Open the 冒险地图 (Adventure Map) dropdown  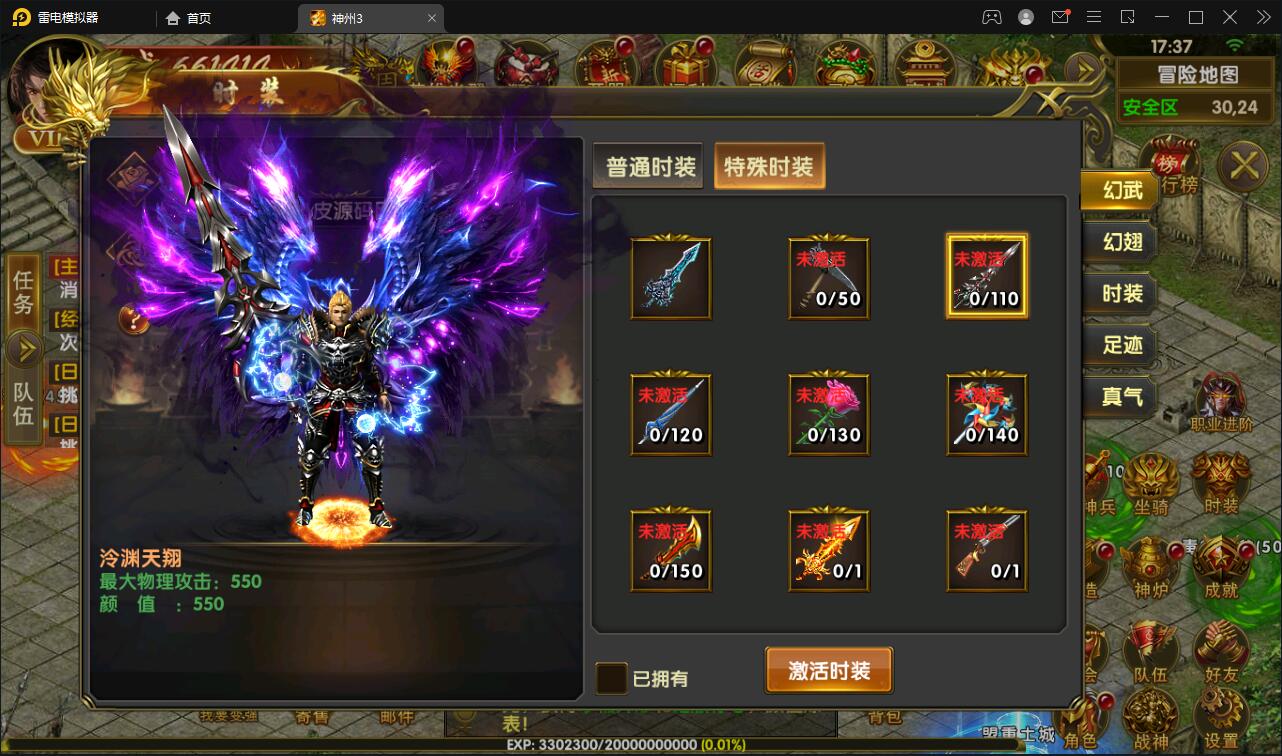pos(1196,72)
